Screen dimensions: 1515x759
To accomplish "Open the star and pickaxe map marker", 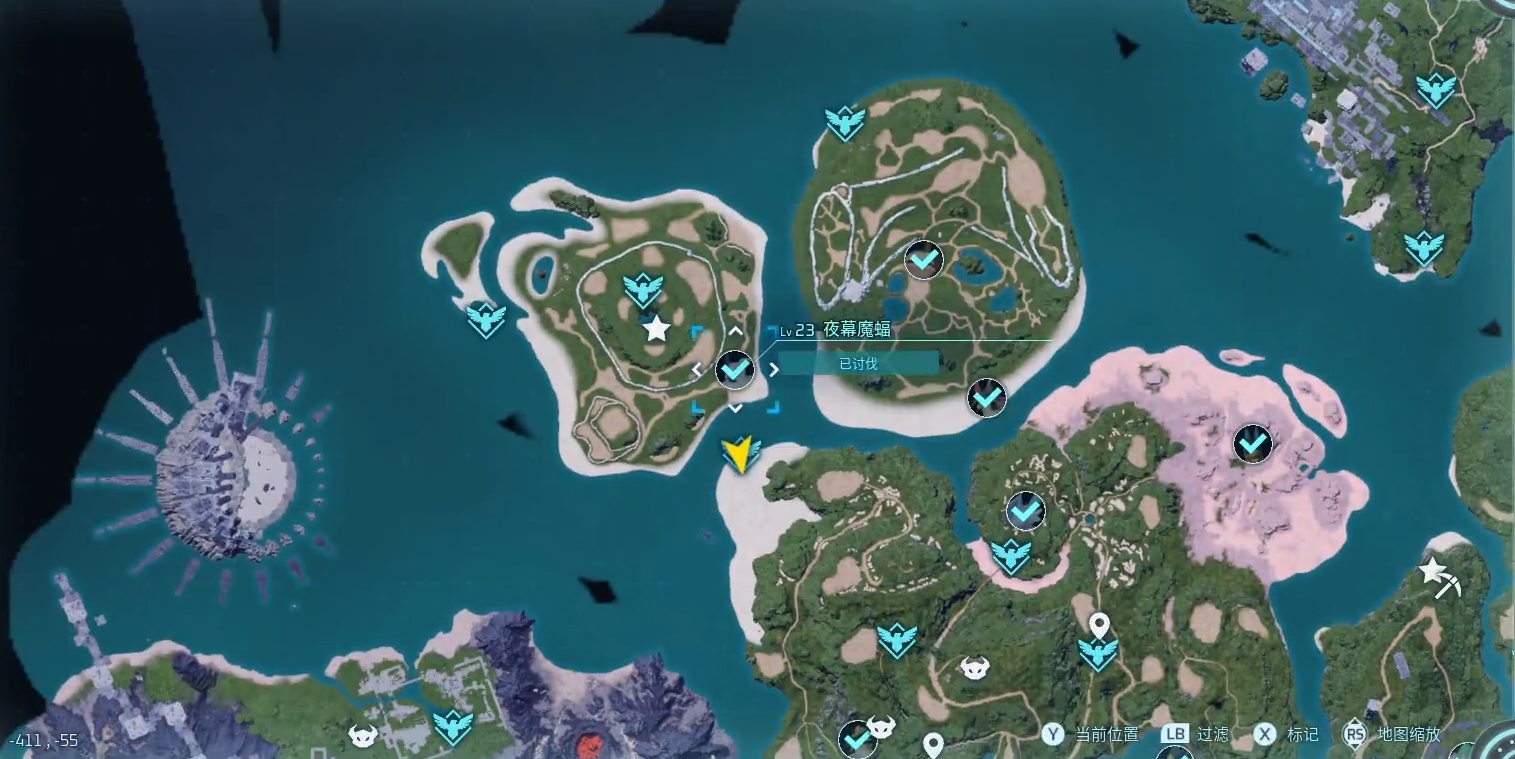I will point(1439,577).
